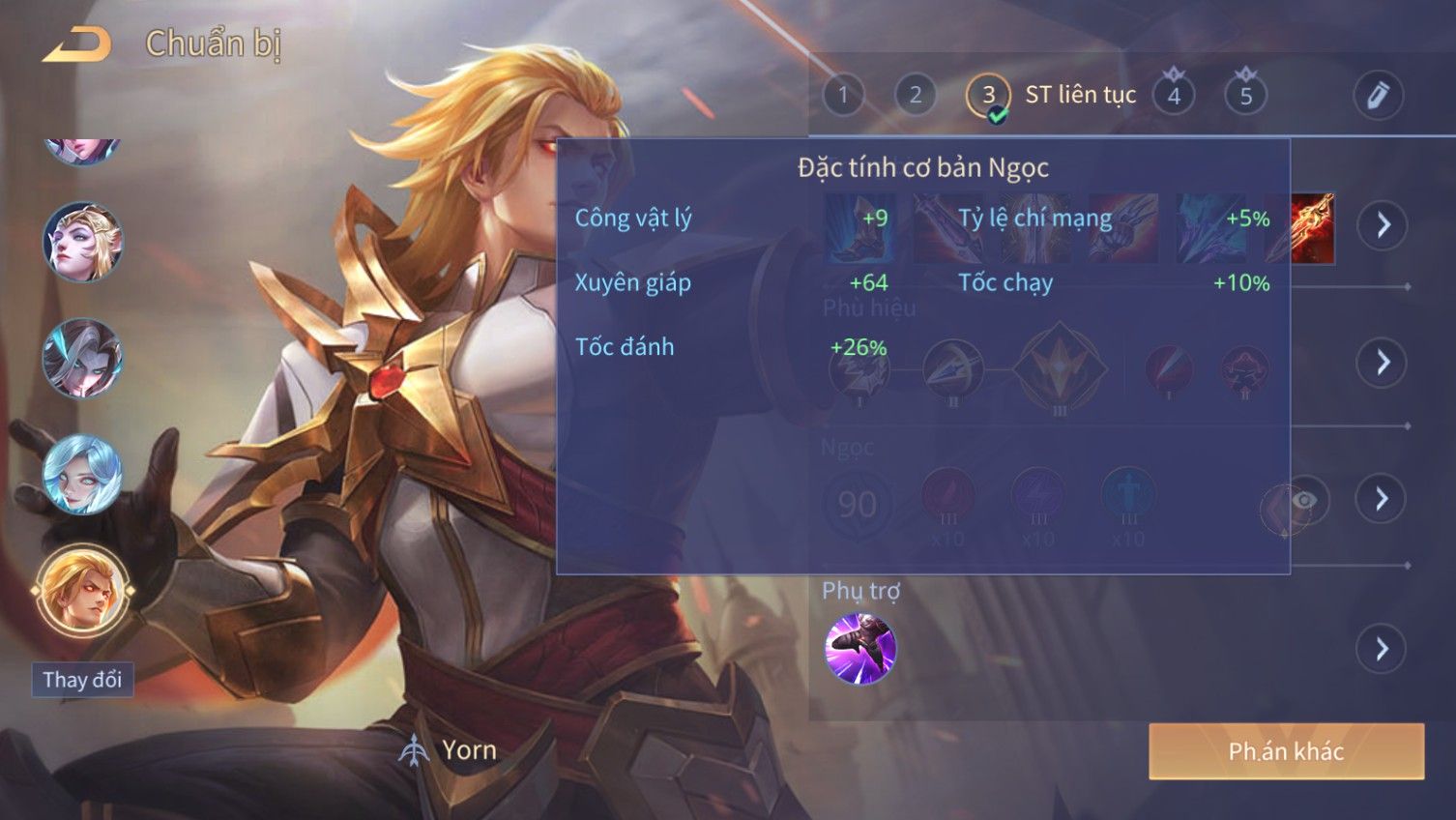Screen dimensions: 1456x820
Task: Open the Ngọc details arrow
Action: (x=1383, y=499)
